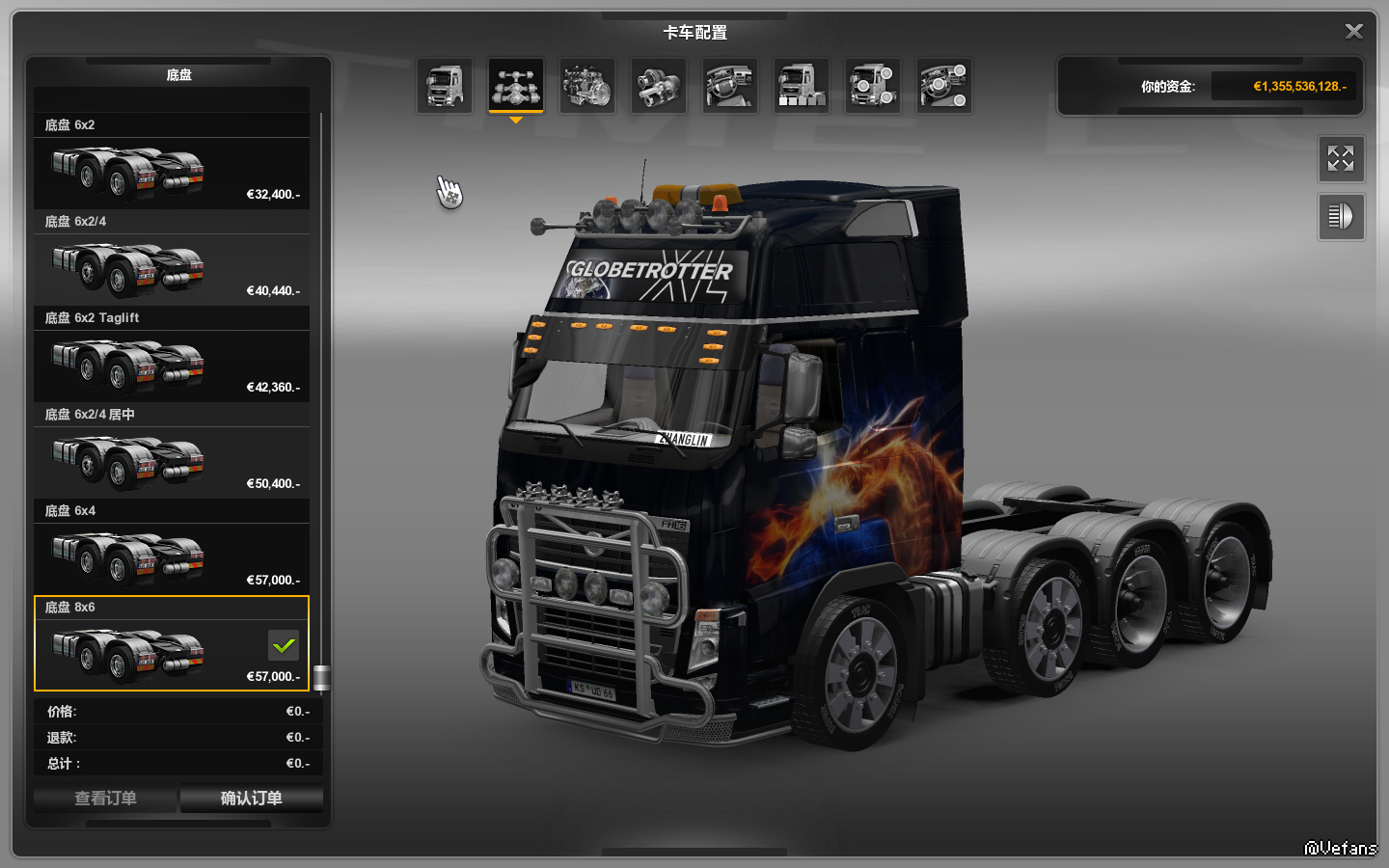This screenshot has width=1389, height=868.
Task: Click the chassis list scrollbar handle
Action: [322, 678]
